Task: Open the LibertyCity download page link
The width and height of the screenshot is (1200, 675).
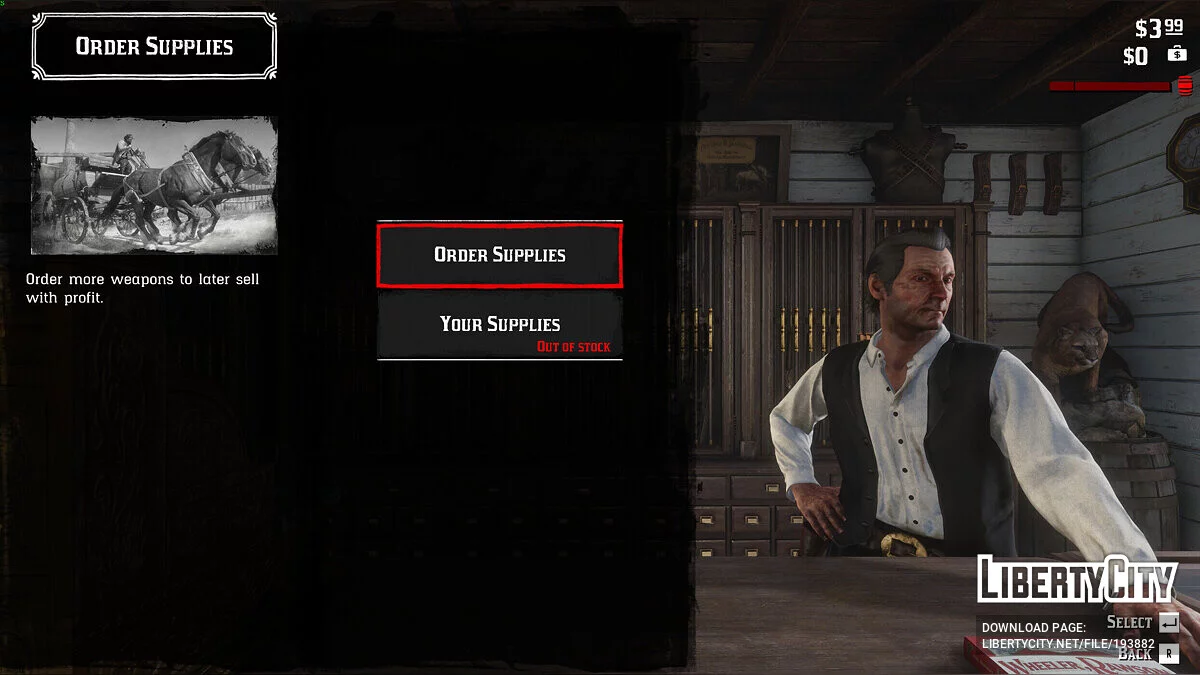Action: tap(1067, 643)
